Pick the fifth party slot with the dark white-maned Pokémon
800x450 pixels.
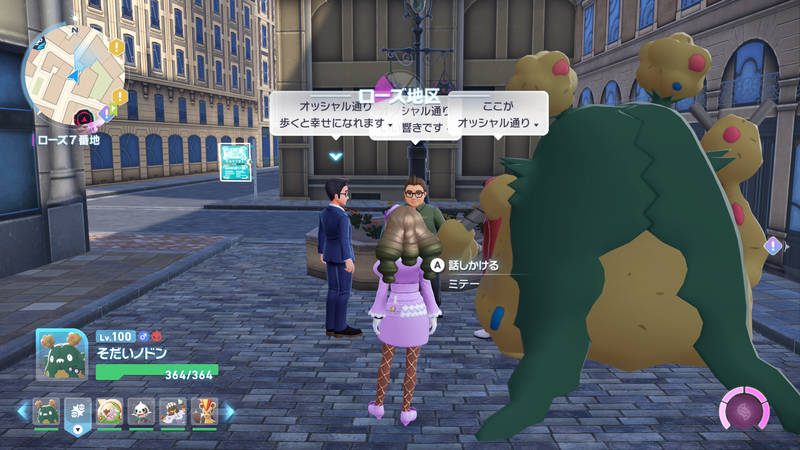coord(173,410)
